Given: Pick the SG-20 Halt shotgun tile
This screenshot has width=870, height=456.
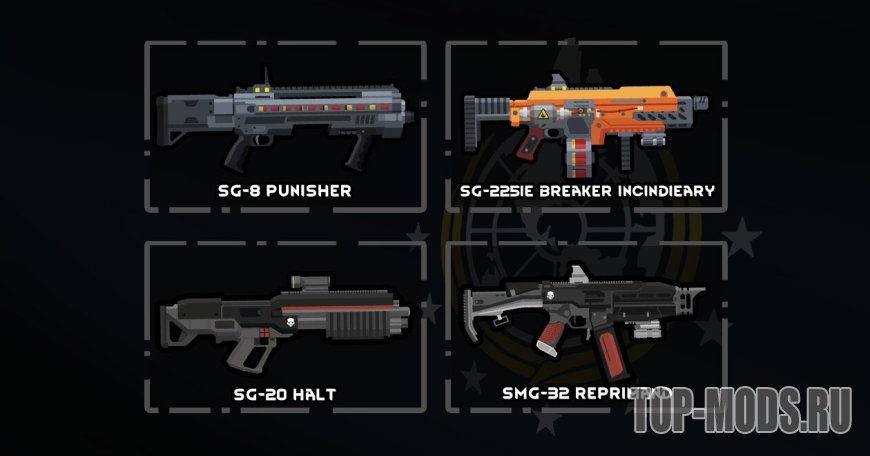Looking at the screenshot, I should 285,325.
